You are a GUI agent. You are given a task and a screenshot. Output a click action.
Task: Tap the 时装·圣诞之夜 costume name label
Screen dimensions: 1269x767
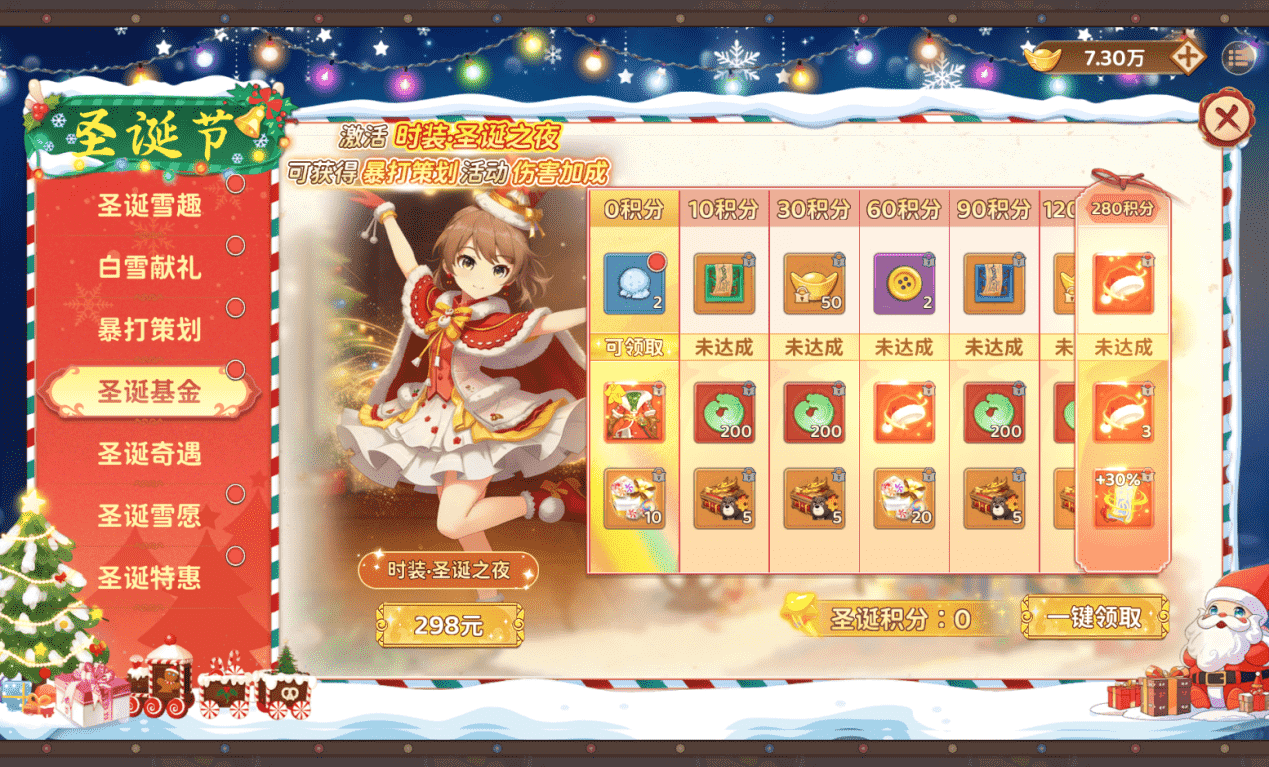click(x=448, y=570)
